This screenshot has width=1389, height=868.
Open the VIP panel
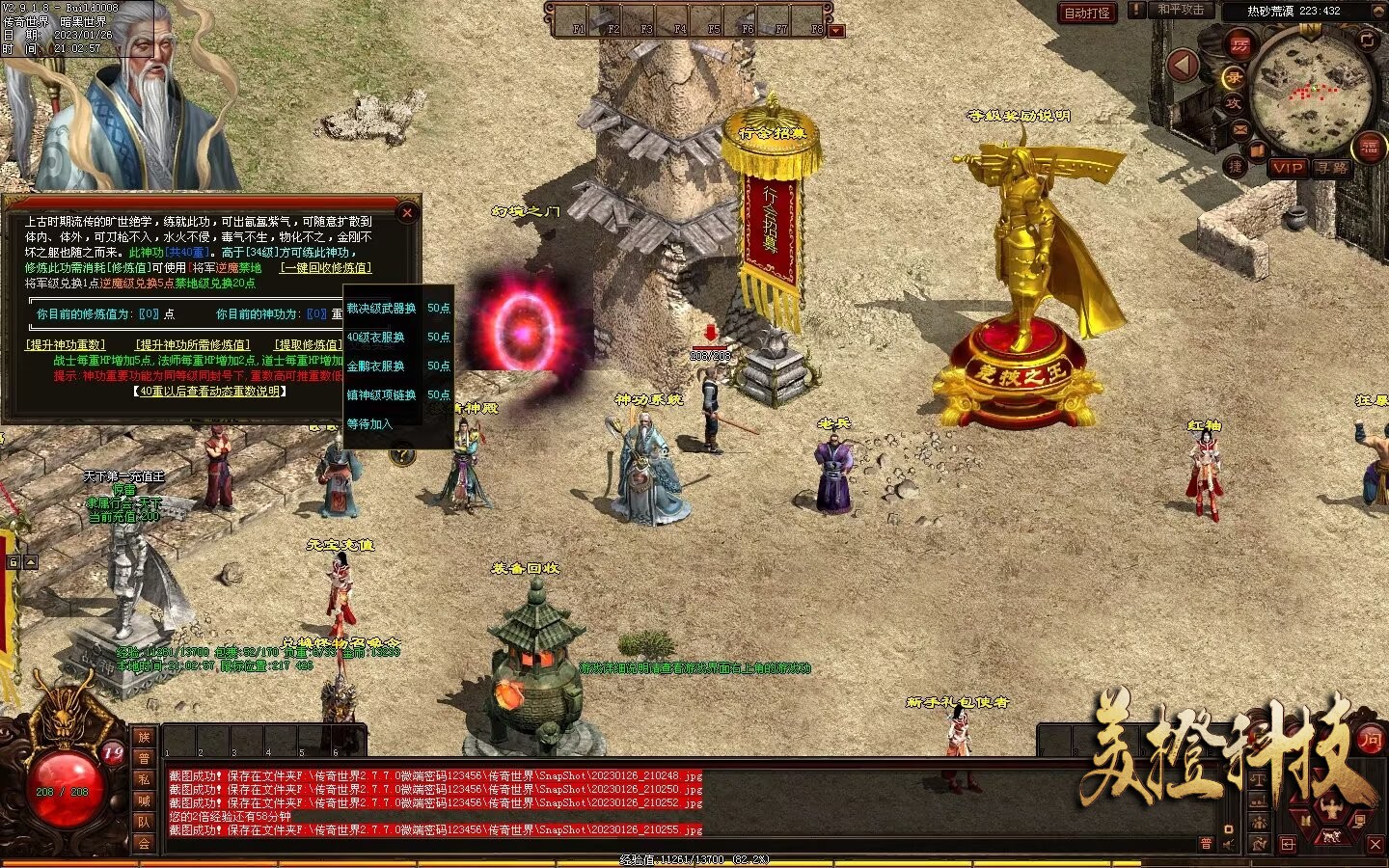(x=1288, y=168)
